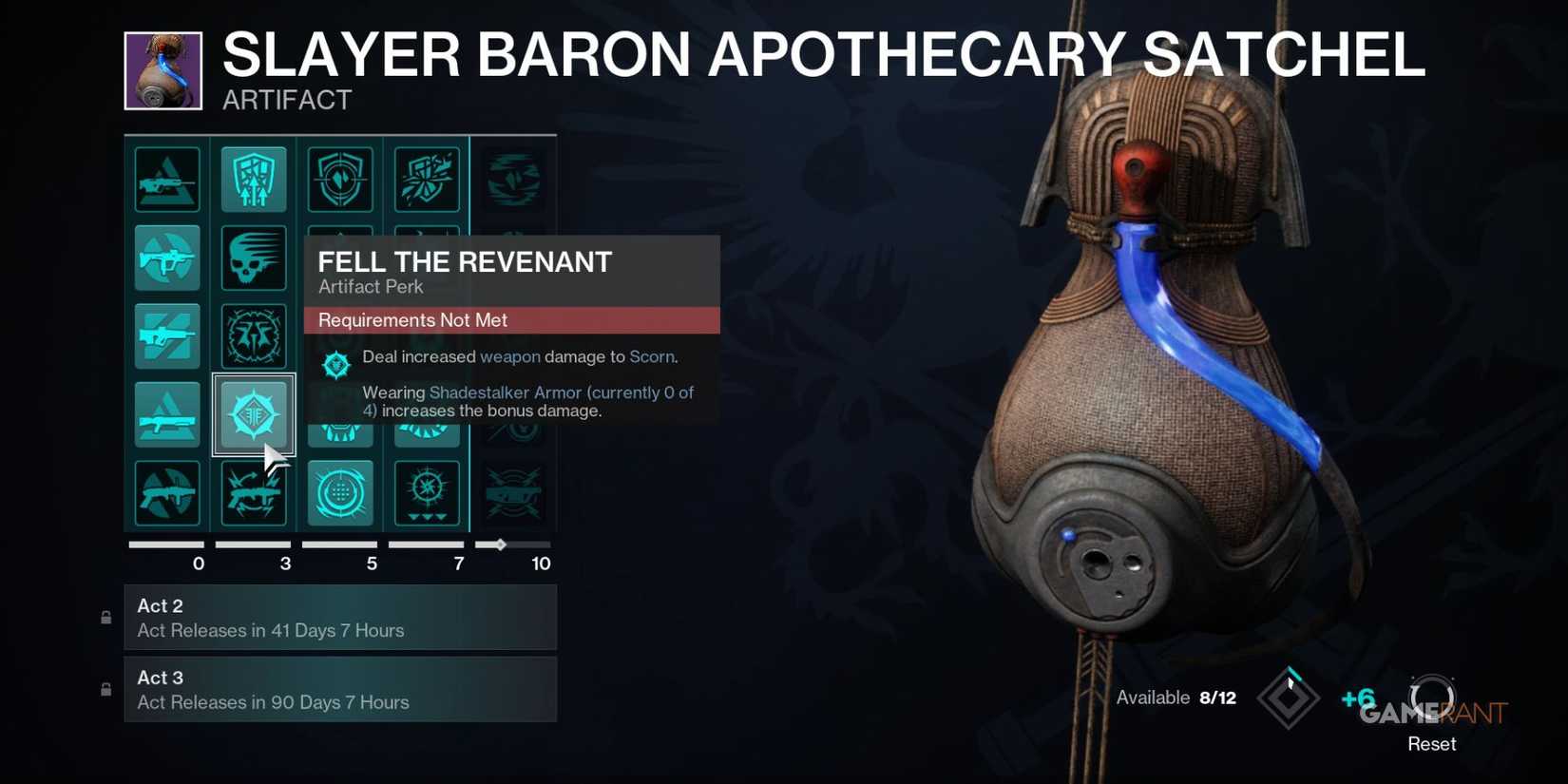1568x784 pixels.
Task: Click the padlock icon beside Act 2
Action: click(x=105, y=618)
